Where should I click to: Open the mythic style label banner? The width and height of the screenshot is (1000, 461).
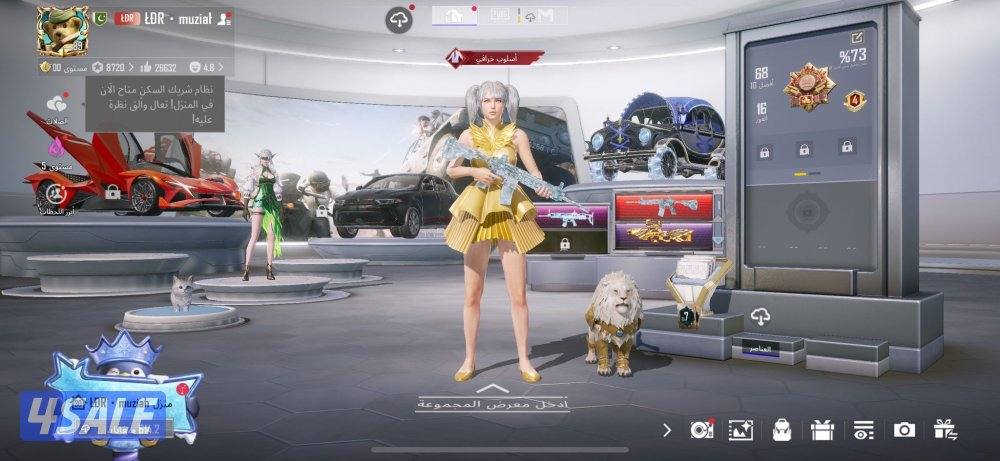[x=496, y=57]
